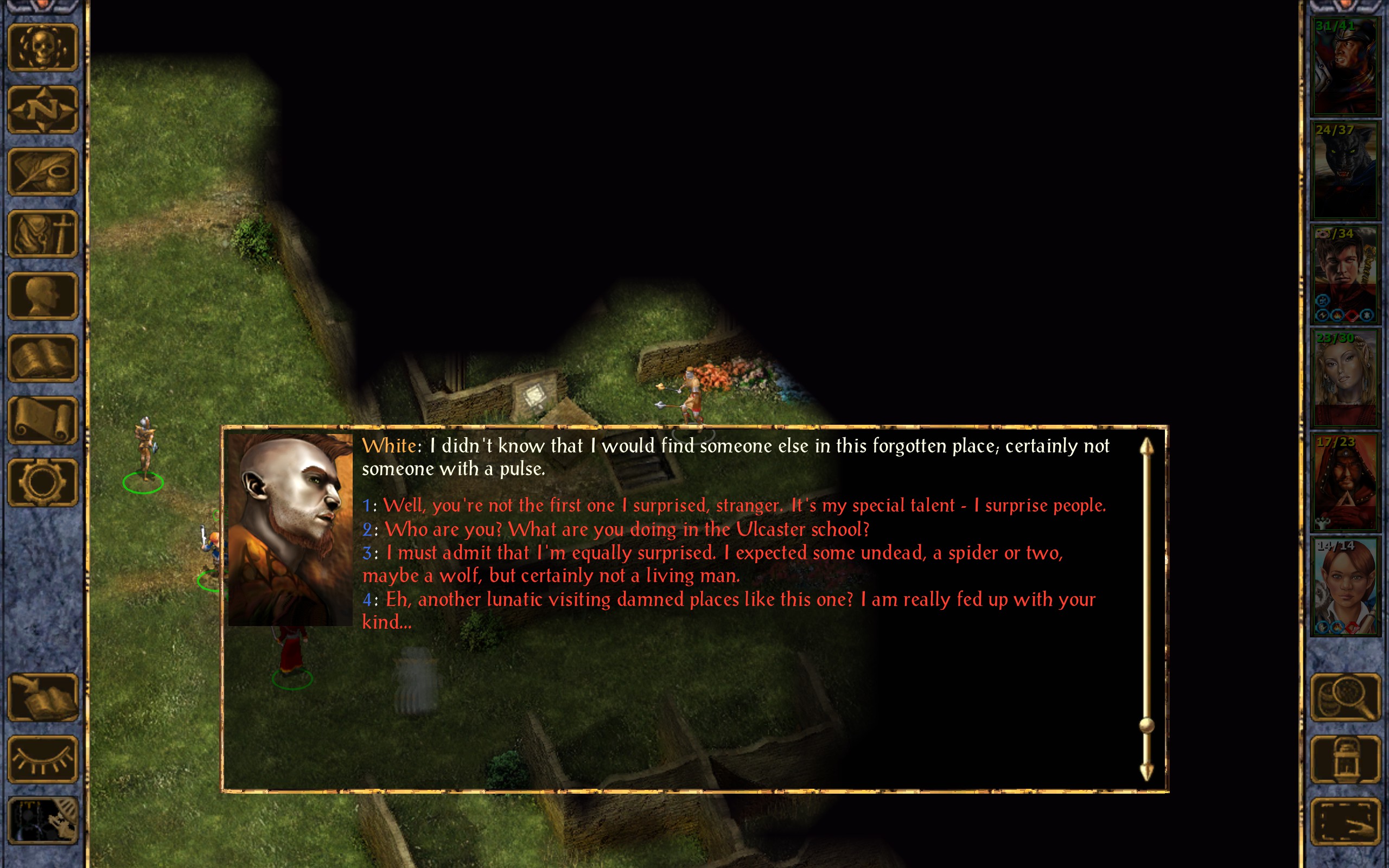This screenshot has width=1389, height=868.
Task: Toggle the select-all party button
Action: 1346,821
